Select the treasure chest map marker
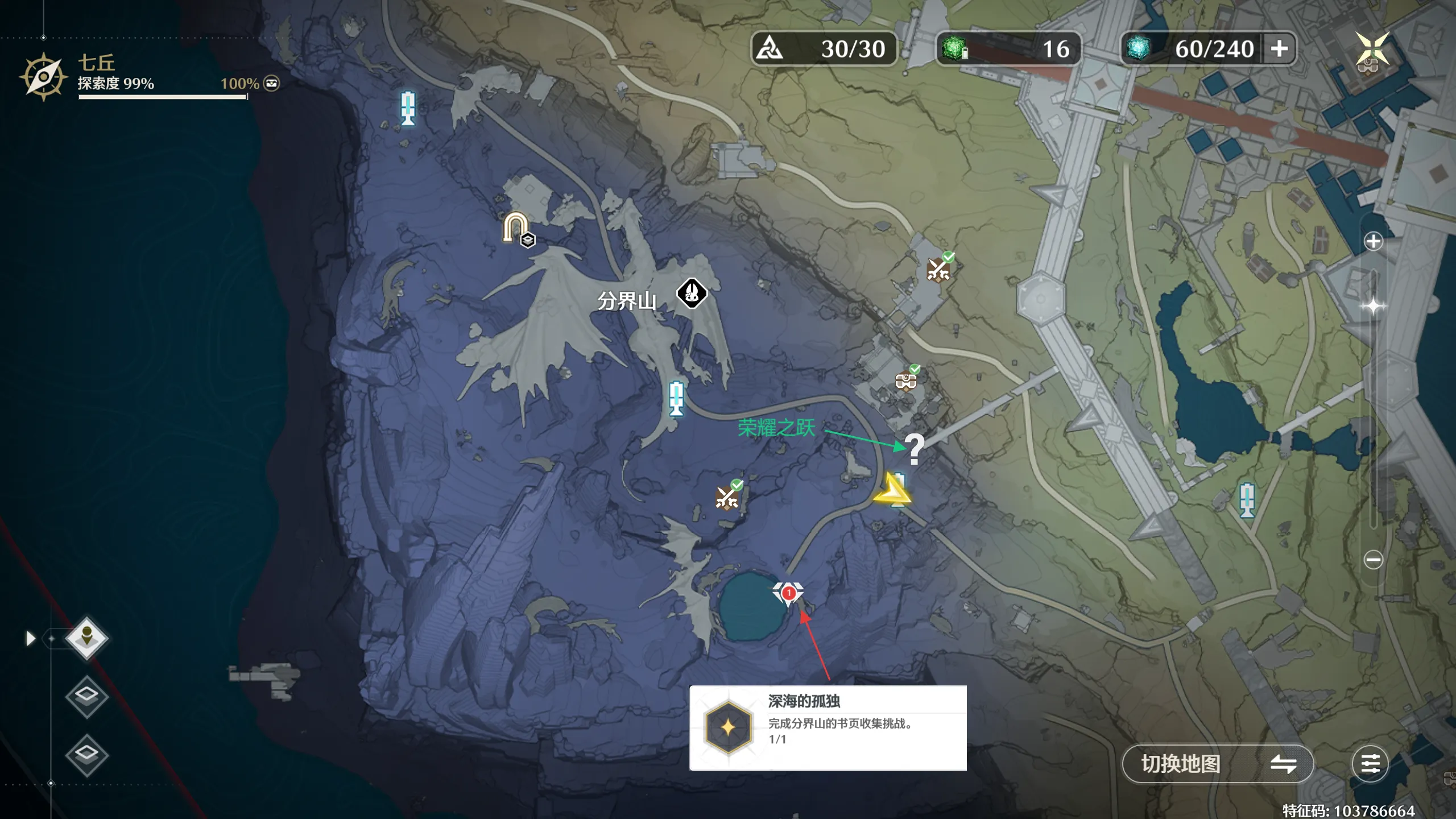Viewport: 1456px width, 819px height. point(906,380)
